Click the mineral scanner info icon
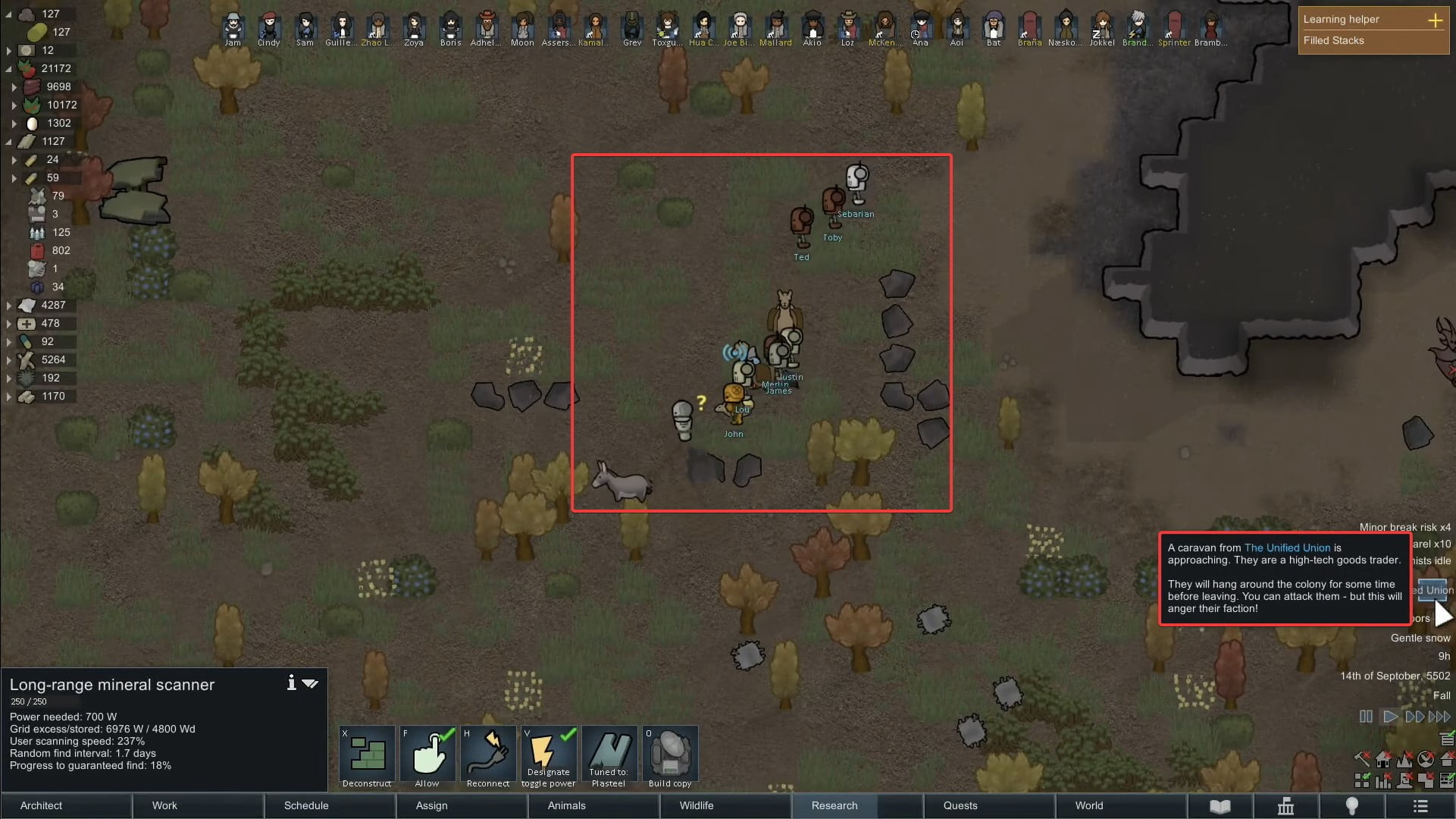This screenshot has height=819, width=1456. coord(291,683)
